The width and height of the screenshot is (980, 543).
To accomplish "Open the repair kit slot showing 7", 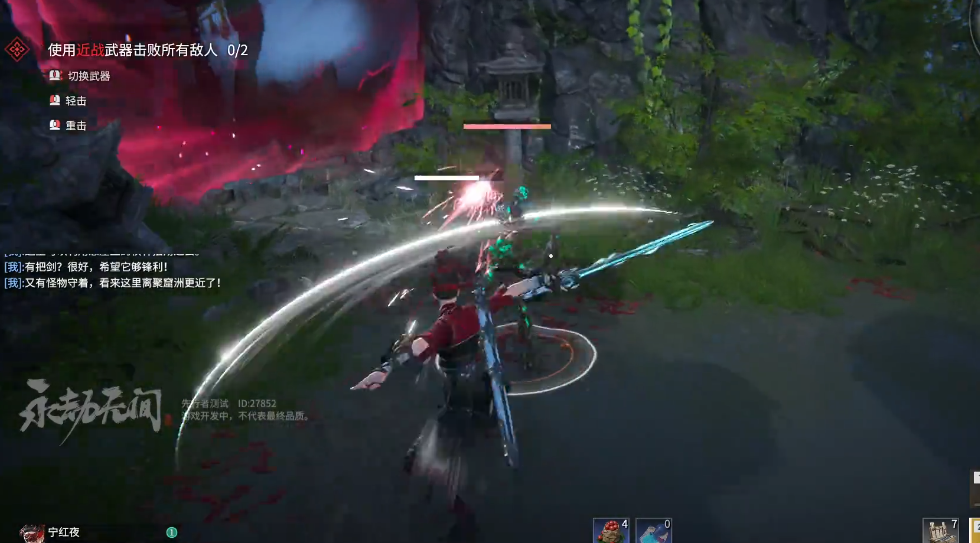I will point(939,530).
